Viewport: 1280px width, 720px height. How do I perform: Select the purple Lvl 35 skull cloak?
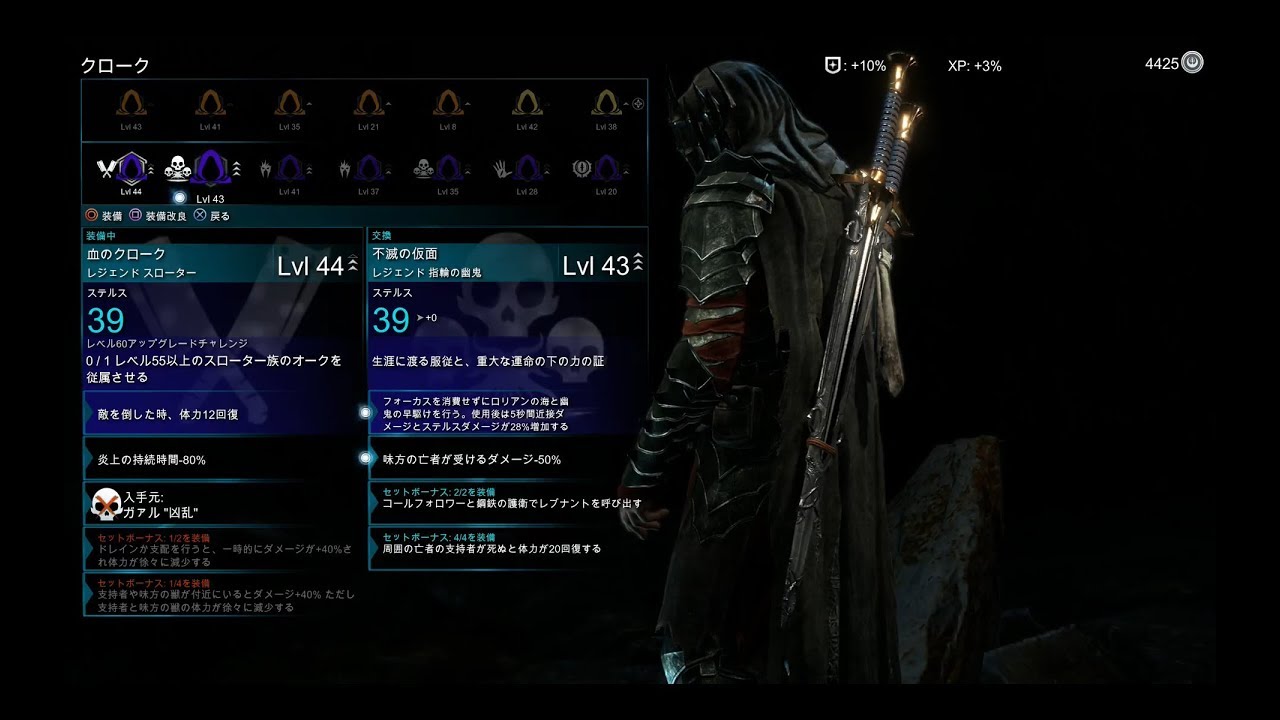pyautogui.click(x=447, y=168)
